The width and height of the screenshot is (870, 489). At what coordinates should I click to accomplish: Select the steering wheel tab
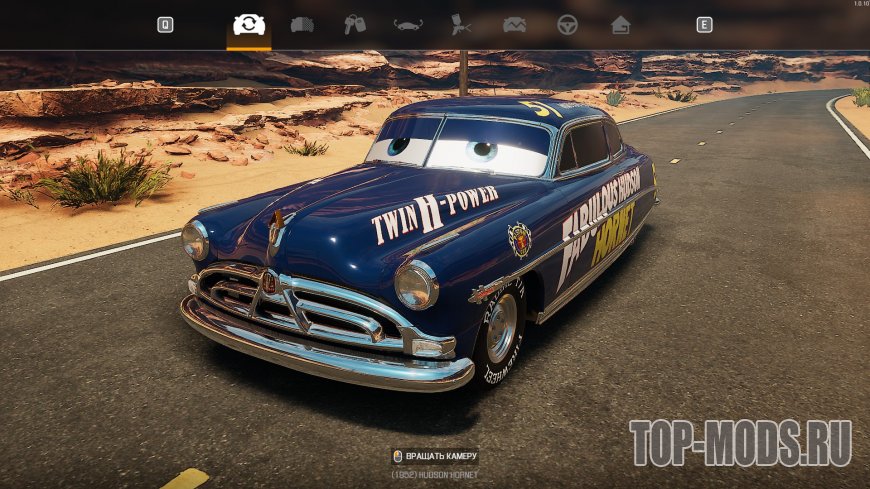pos(567,25)
